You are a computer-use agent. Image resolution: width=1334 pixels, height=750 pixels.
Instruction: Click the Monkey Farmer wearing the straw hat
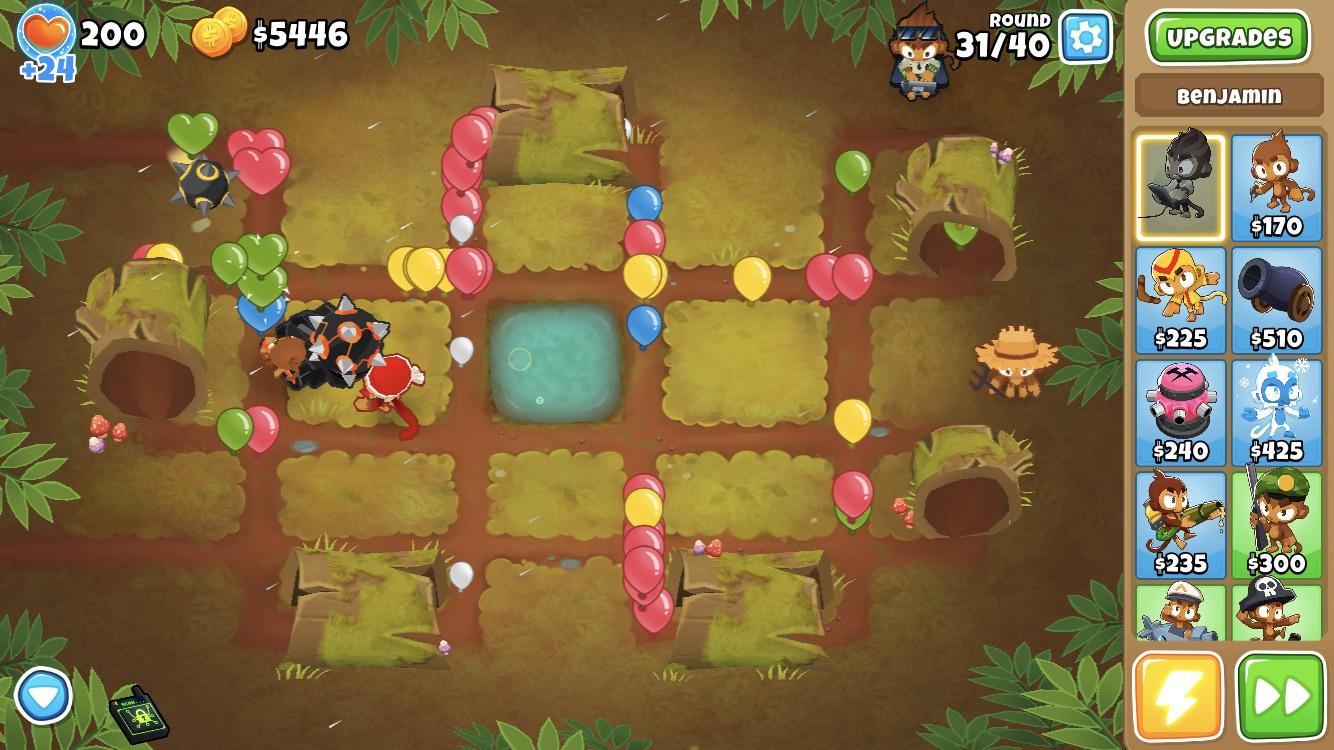pos(1014,365)
